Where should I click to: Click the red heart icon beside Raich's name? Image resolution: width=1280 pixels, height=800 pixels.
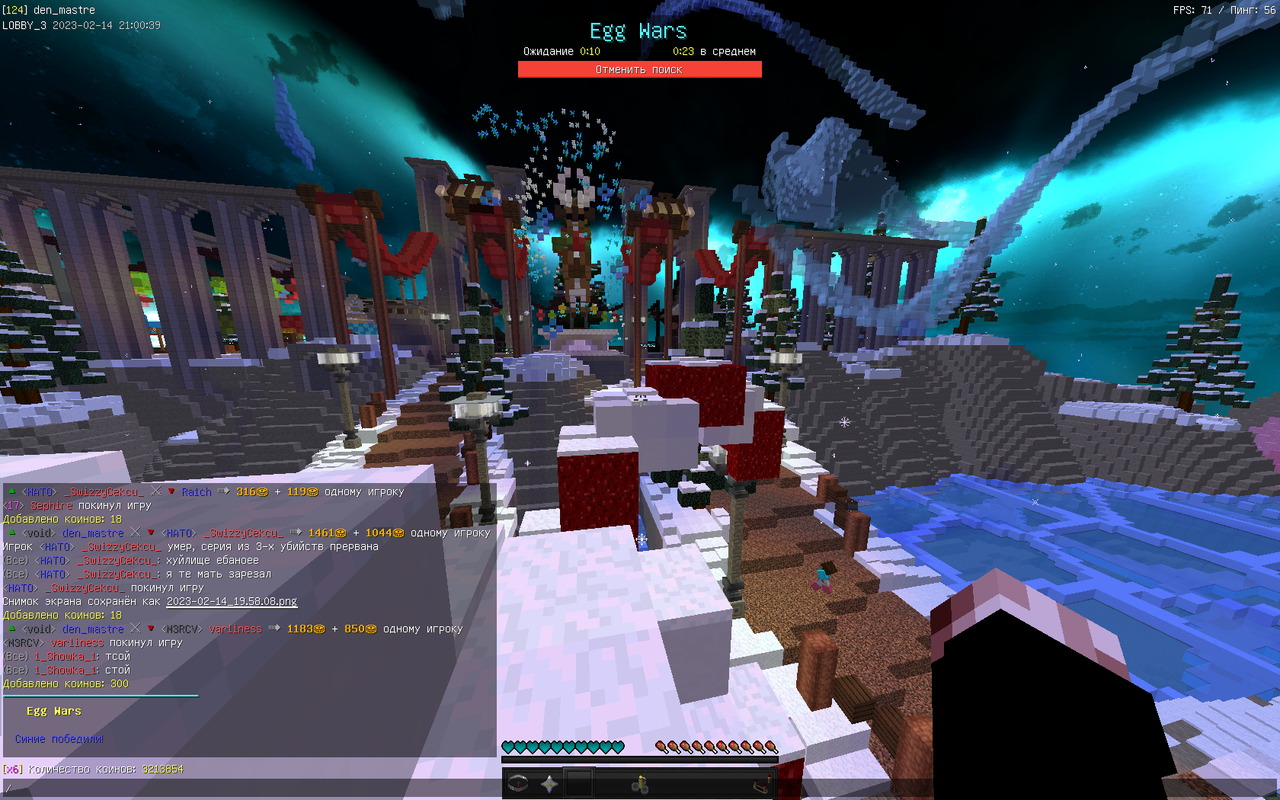tap(171, 492)
